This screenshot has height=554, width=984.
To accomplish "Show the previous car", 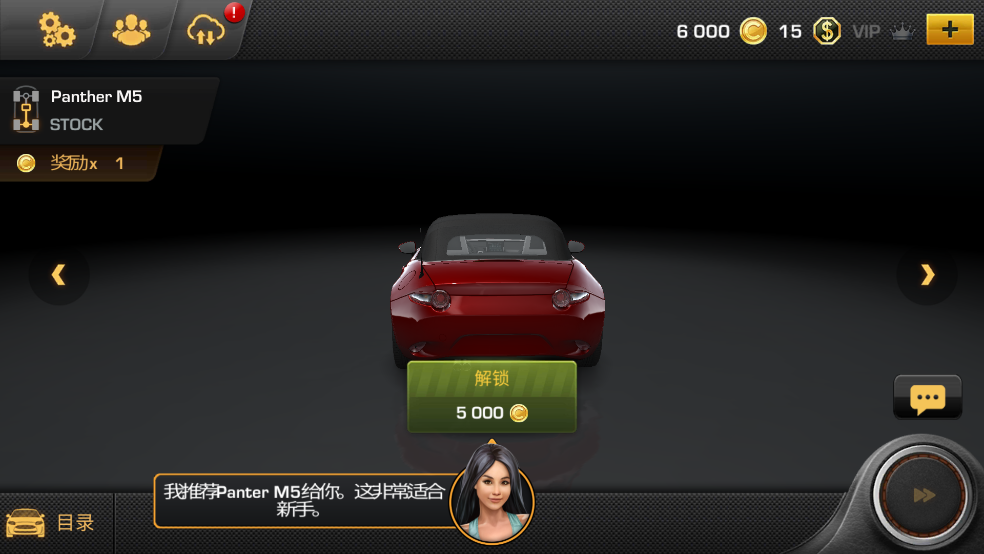I will [x=59, y=275].
